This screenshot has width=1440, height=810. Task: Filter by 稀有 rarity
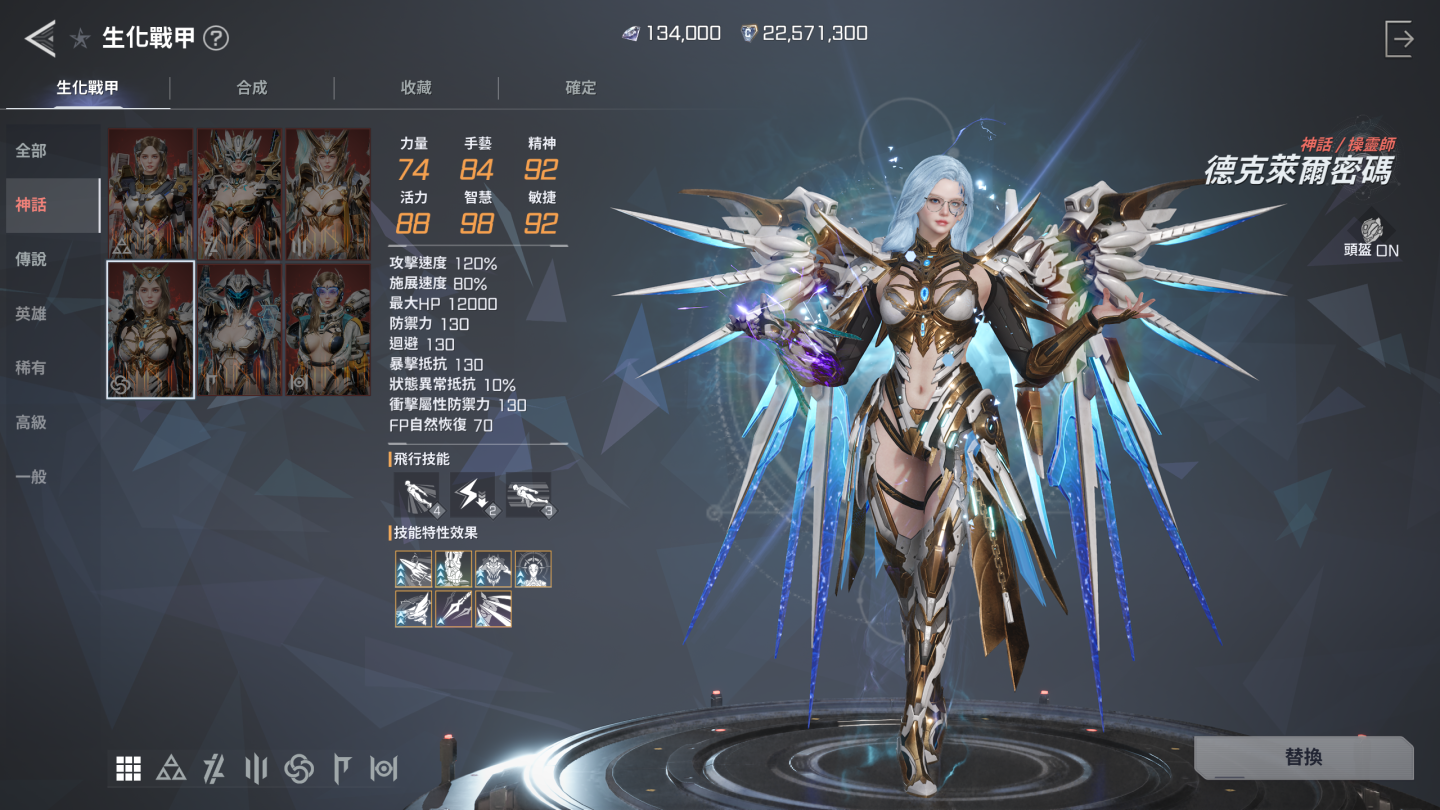click(x=32, y=368)
